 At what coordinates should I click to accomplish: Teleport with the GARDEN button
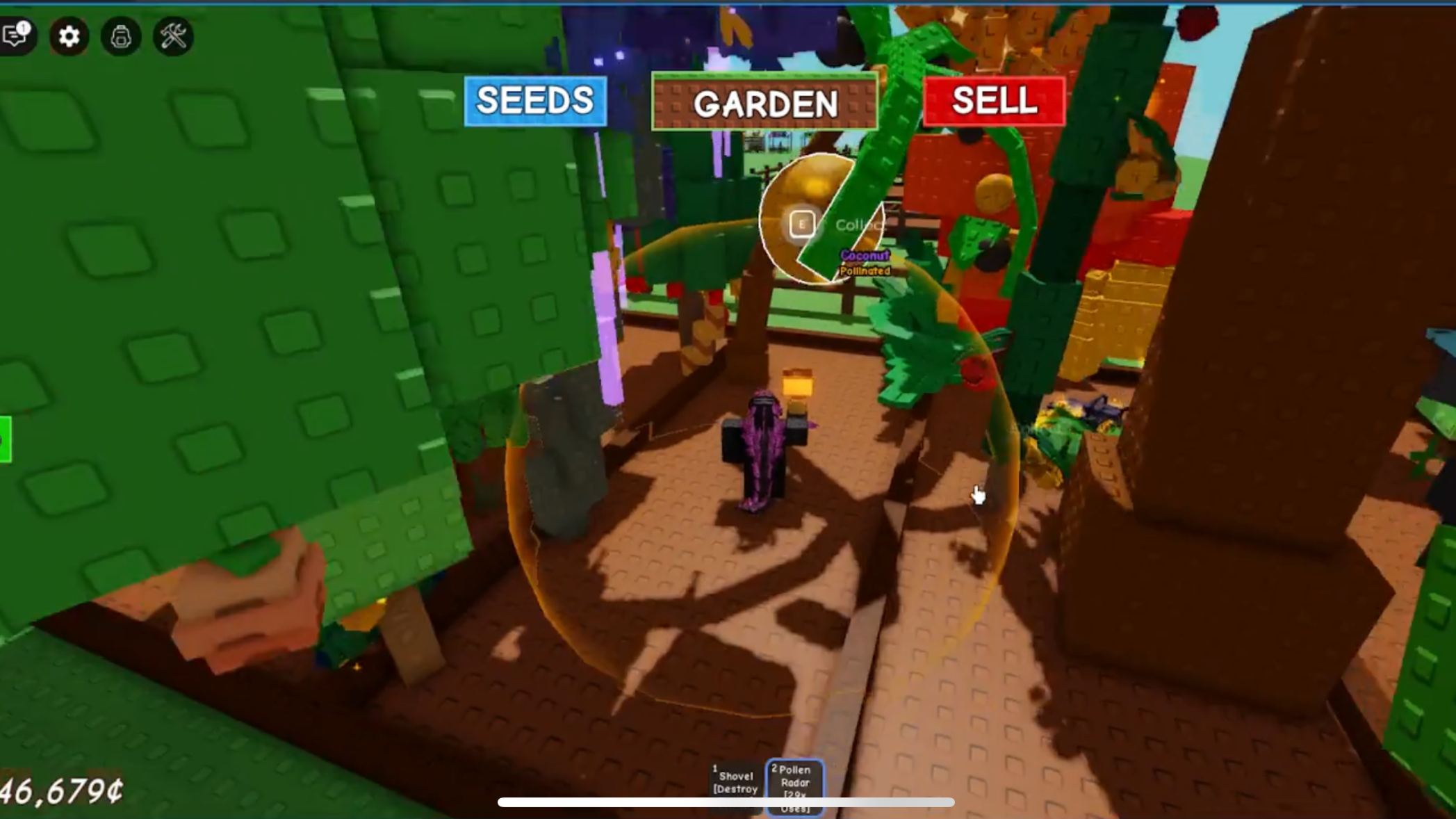click(x=764, y=104)
